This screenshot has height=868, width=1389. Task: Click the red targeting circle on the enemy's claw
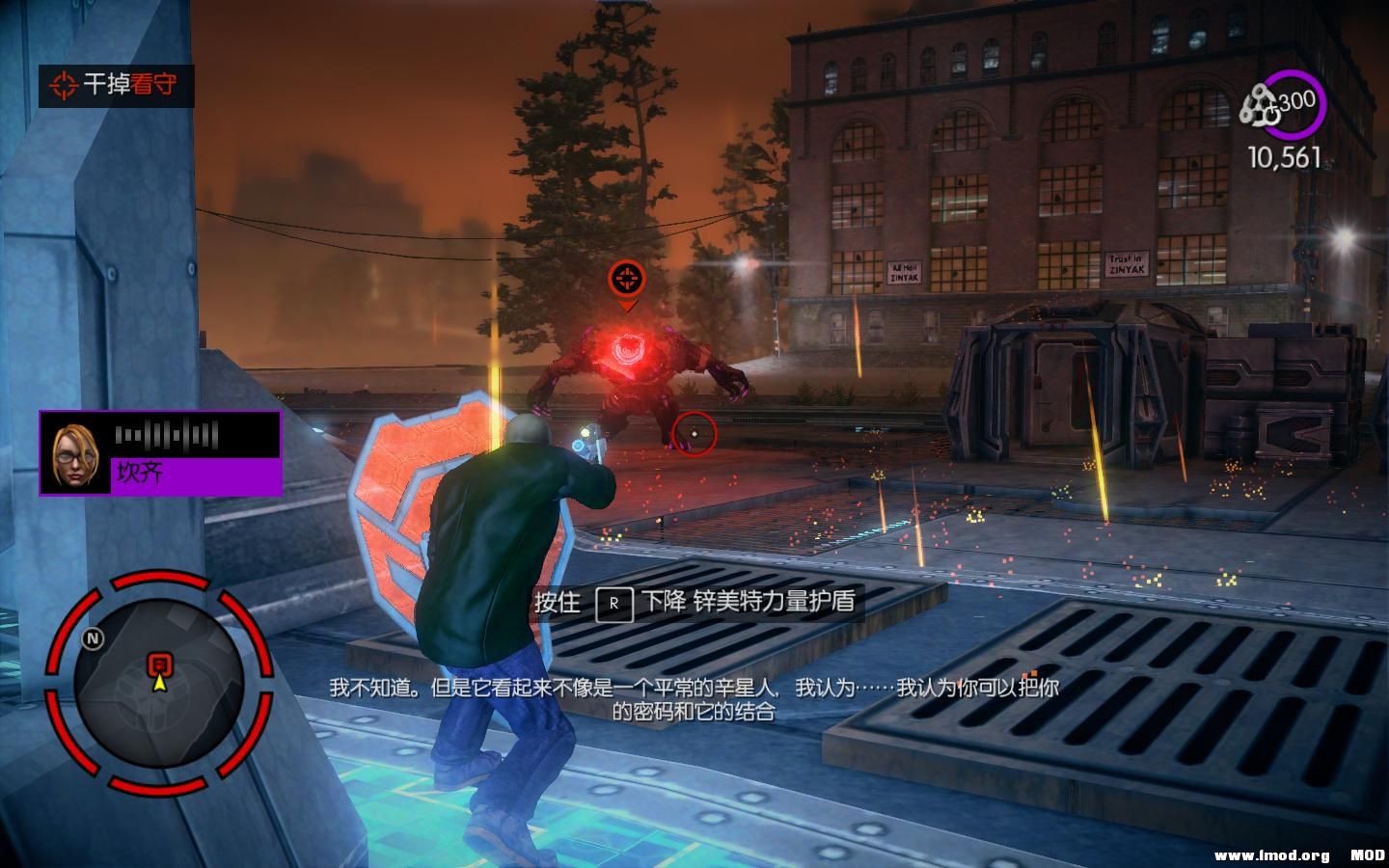click(695, 434)
